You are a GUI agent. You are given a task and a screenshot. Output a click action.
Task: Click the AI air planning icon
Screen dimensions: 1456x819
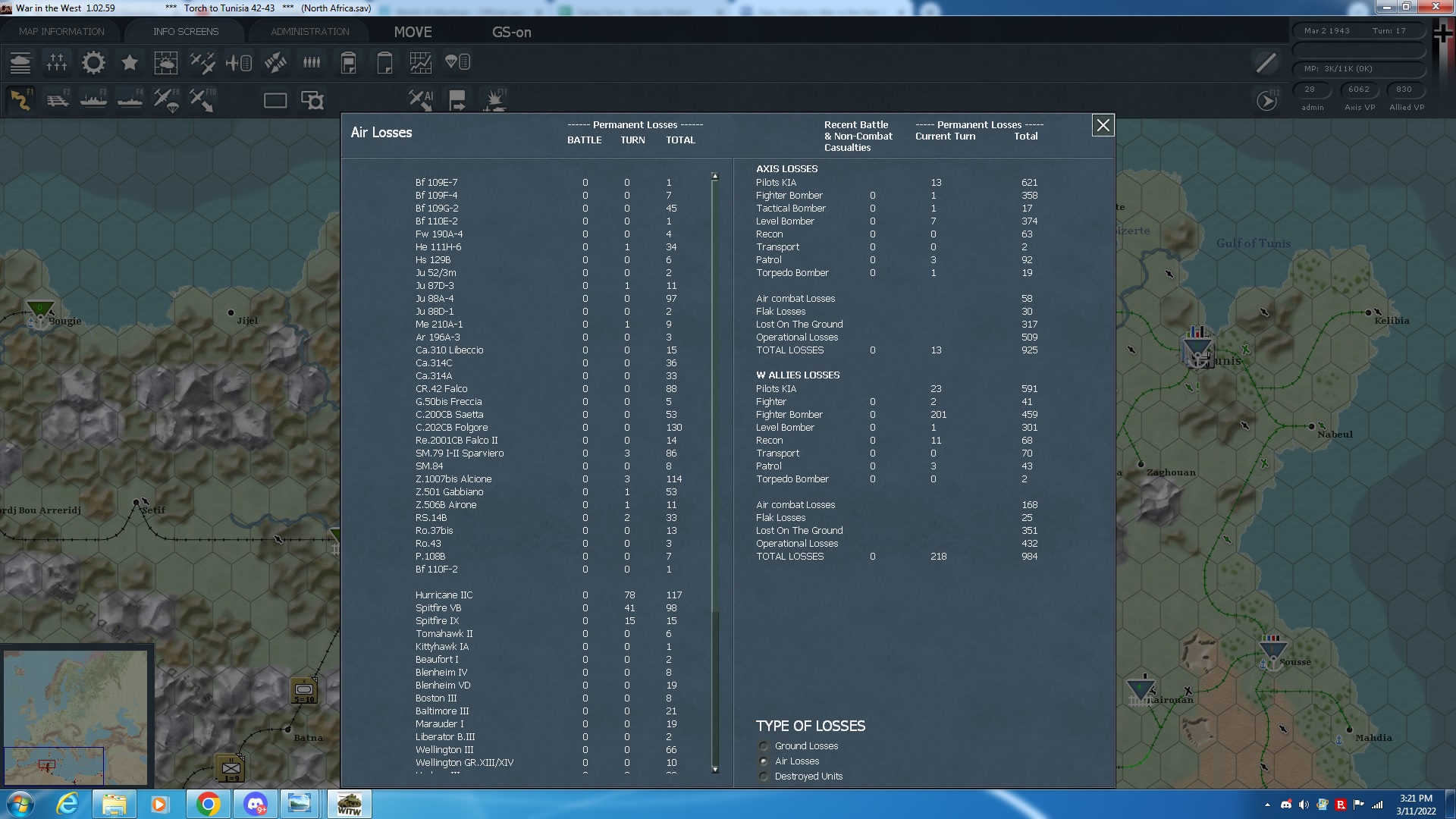point(420,99)
